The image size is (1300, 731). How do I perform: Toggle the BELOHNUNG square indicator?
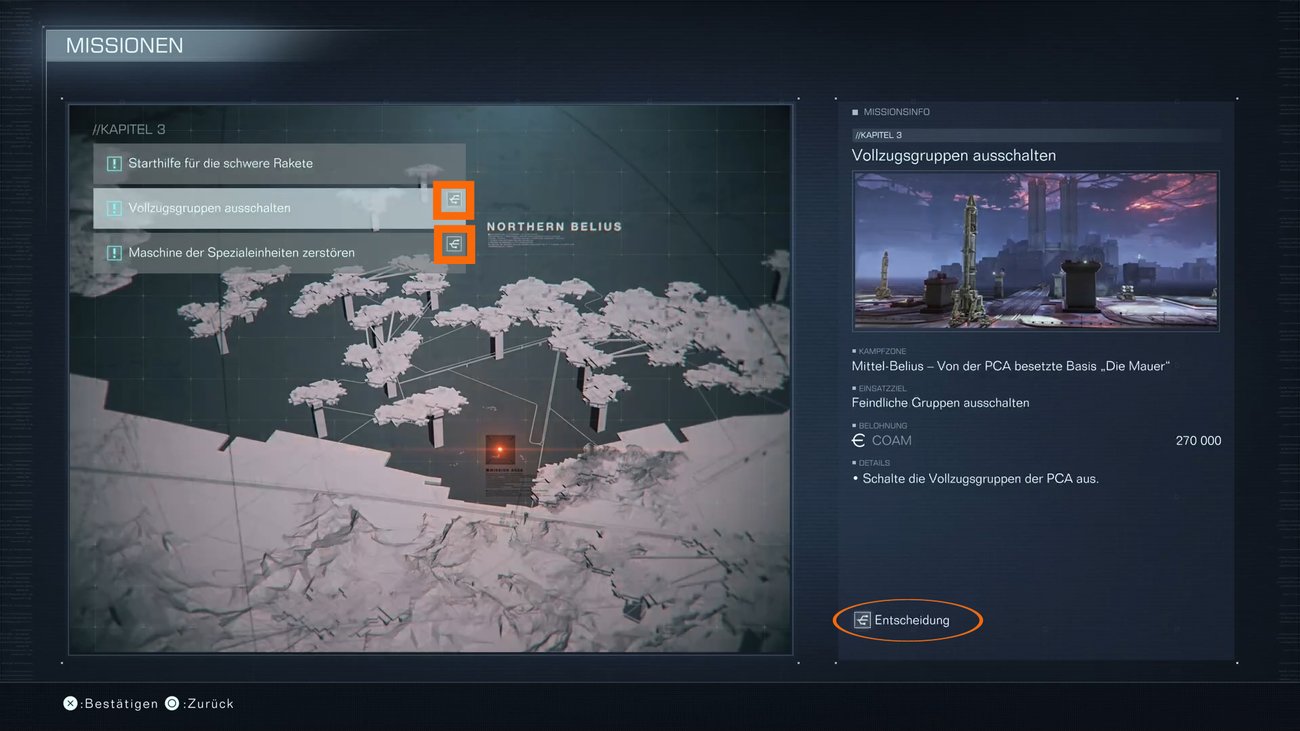(x=856, y=425)
